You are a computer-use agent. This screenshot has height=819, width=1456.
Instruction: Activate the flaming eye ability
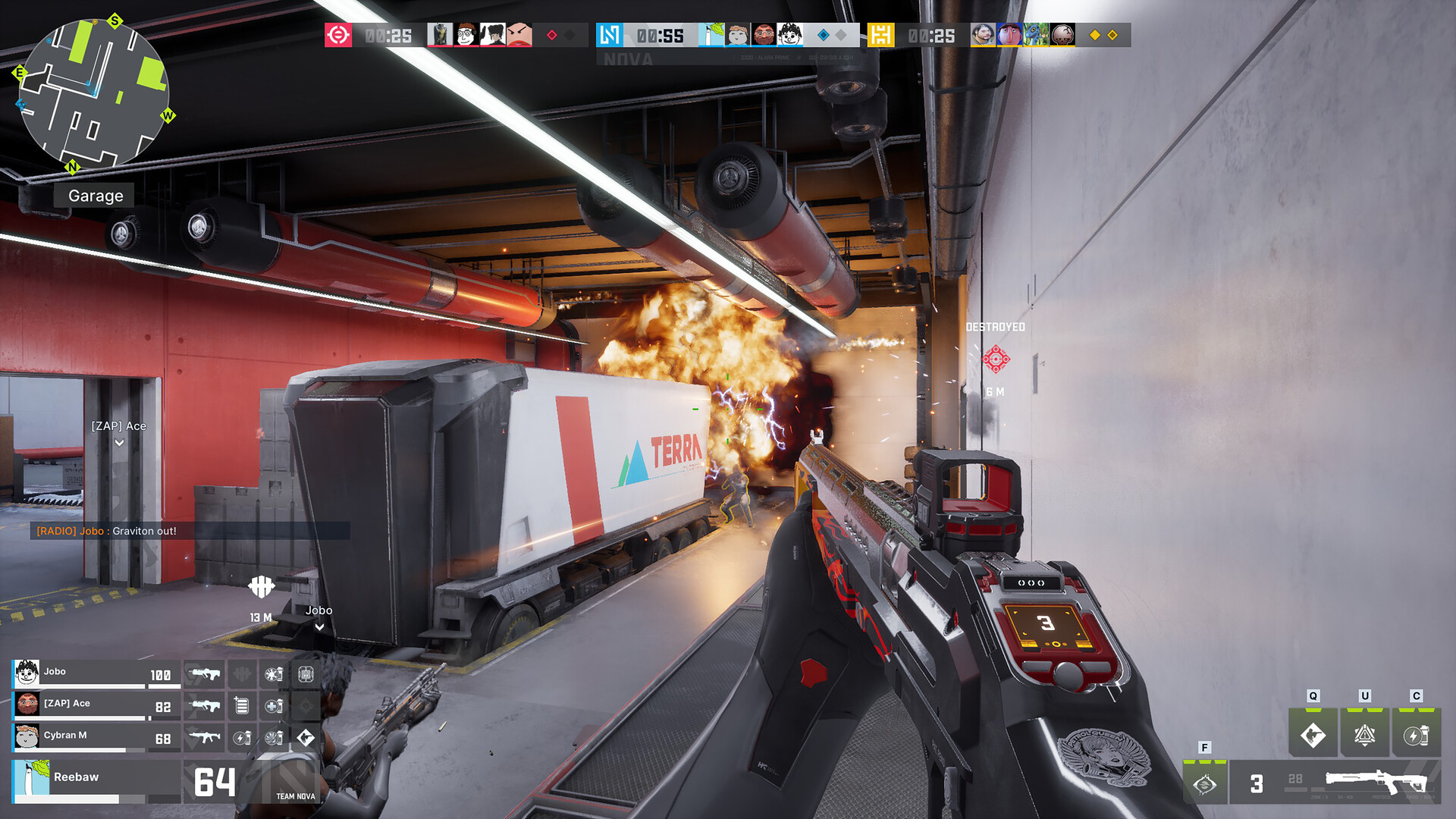click(1204, 784)
